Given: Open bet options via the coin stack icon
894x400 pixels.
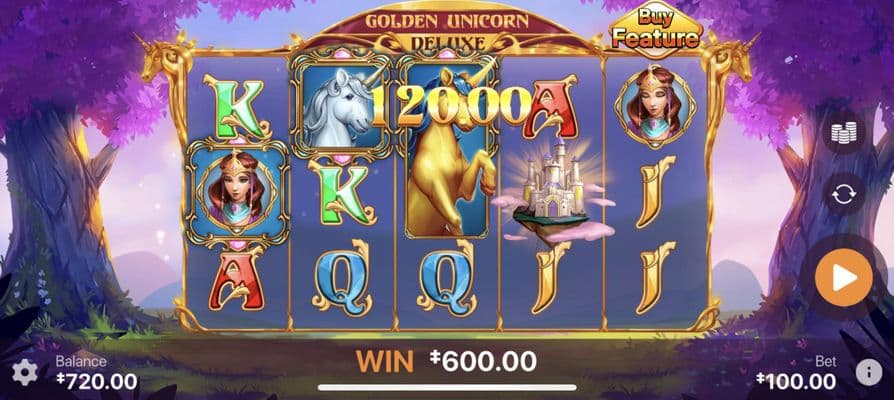Looking at the screenshot, I should click(843, 131).
